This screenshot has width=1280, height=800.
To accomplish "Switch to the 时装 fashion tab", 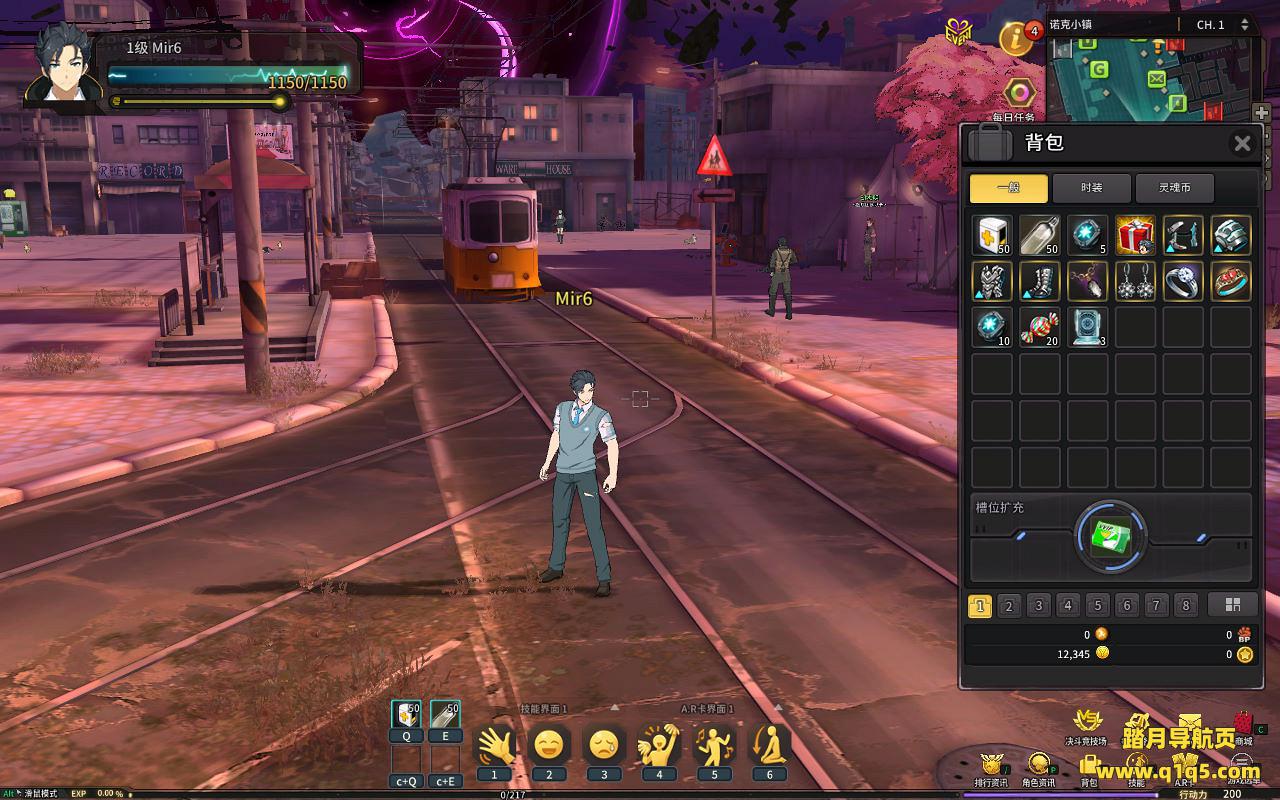I will [x=1091, y=188].
